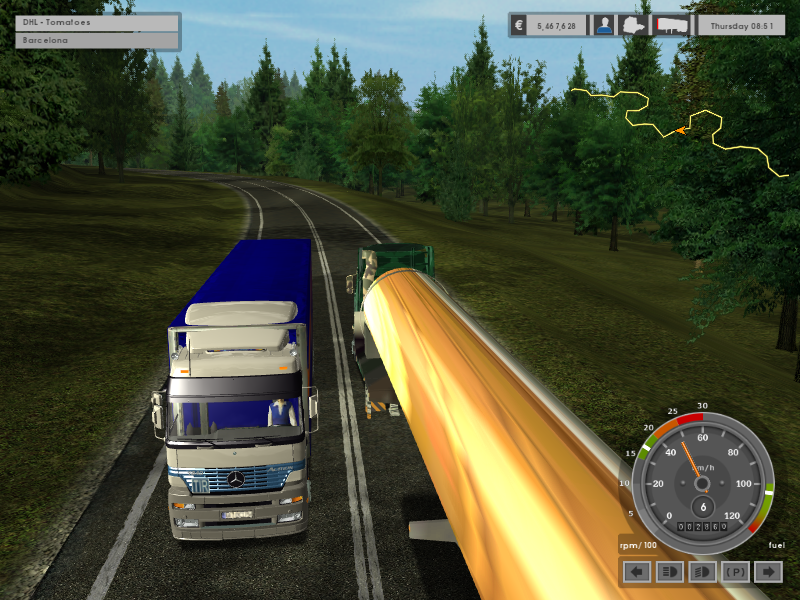Select the DHL - Tomatoes cargo panel
This screenshot has height=600, width=800.
tap(97, 22)
